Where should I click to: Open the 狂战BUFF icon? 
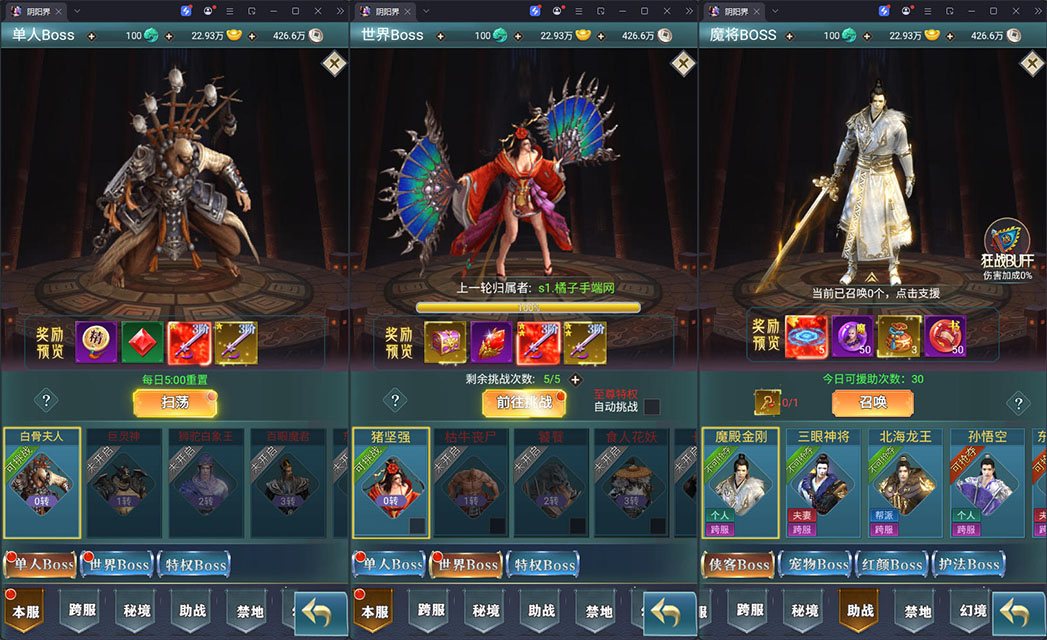1007,244
